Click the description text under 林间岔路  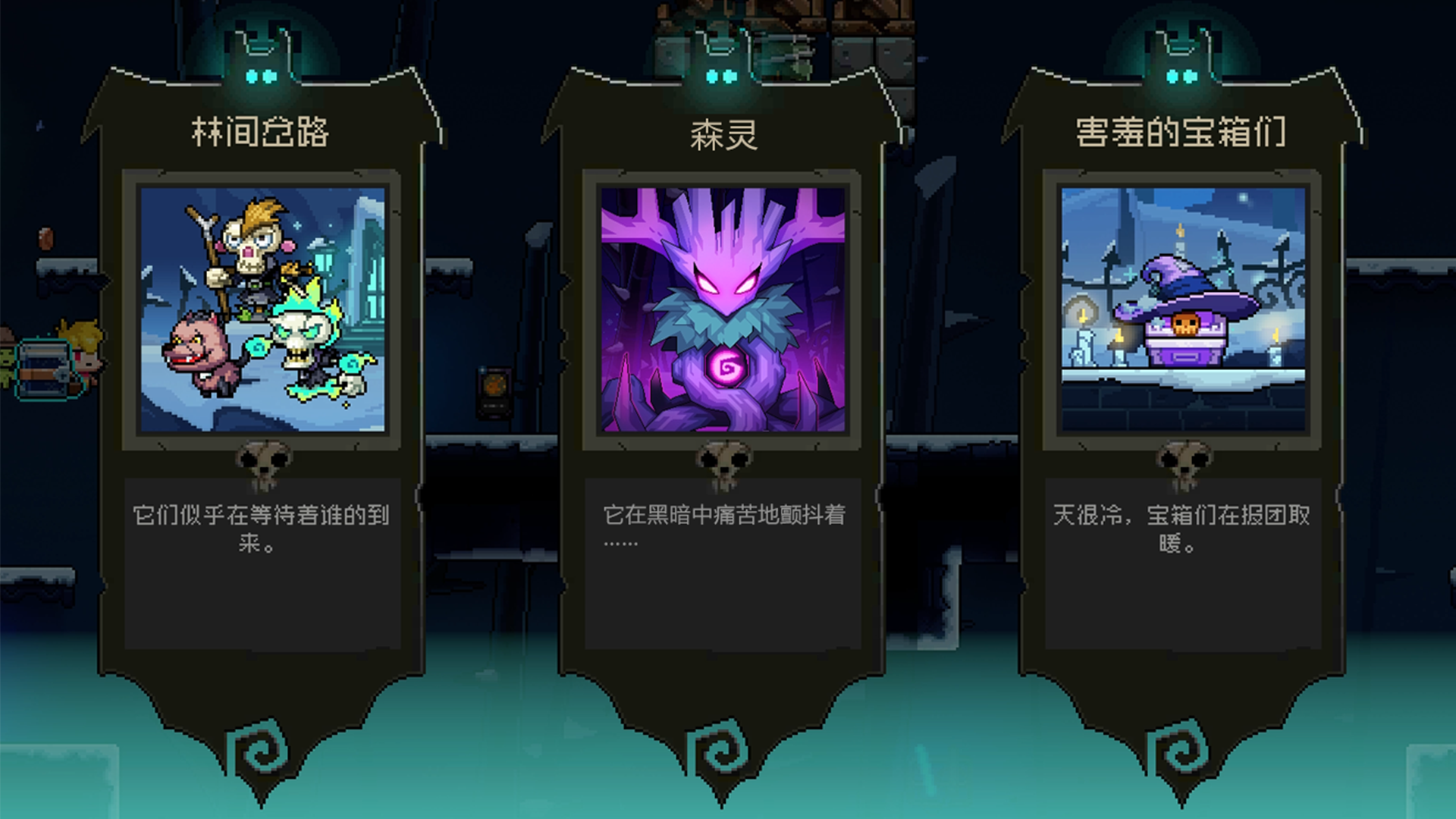pyautogui.click(x=263, y=532)
